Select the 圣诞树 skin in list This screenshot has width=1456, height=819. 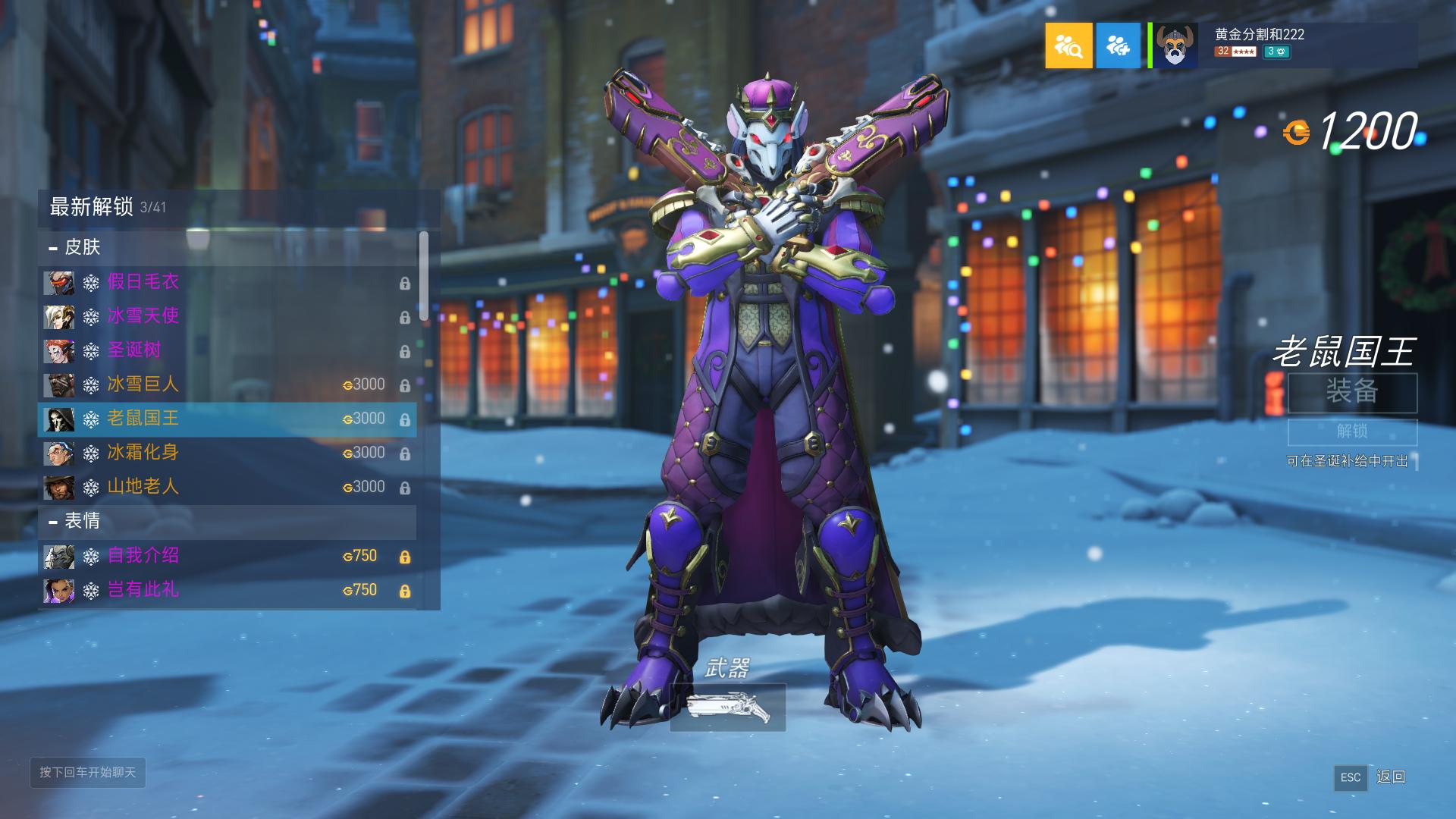tap(226, 350)
